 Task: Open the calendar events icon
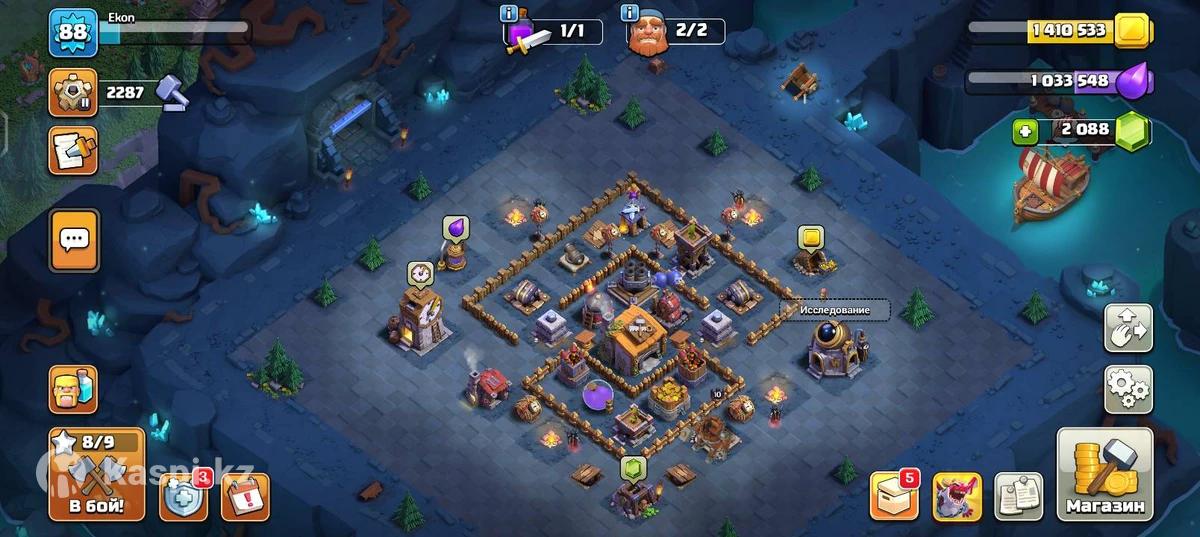pyautogui.click(x=244, y=497)
